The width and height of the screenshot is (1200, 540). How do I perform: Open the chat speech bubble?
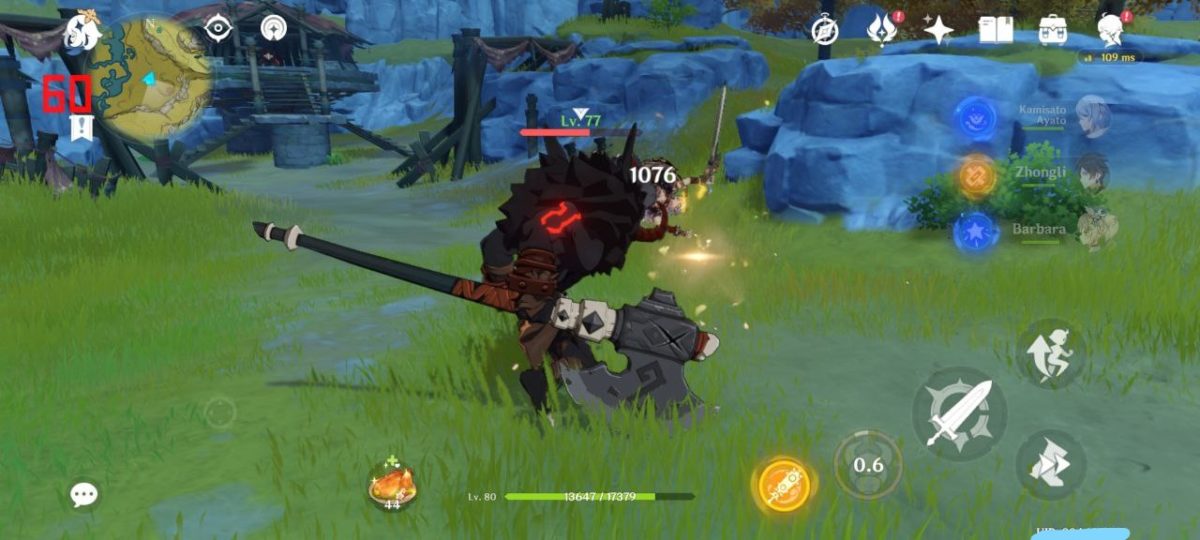tap(84, 494)
